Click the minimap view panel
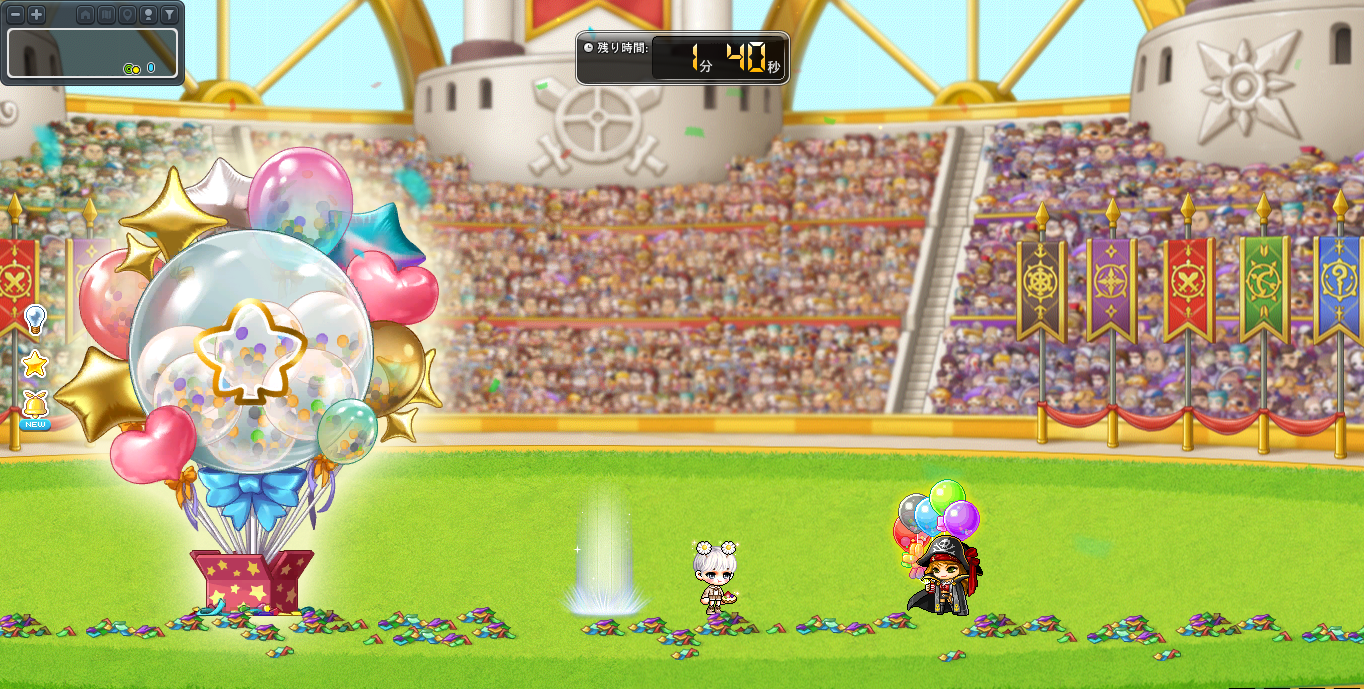The width and height of the screenshot is (1364, 689). point(92,52)
